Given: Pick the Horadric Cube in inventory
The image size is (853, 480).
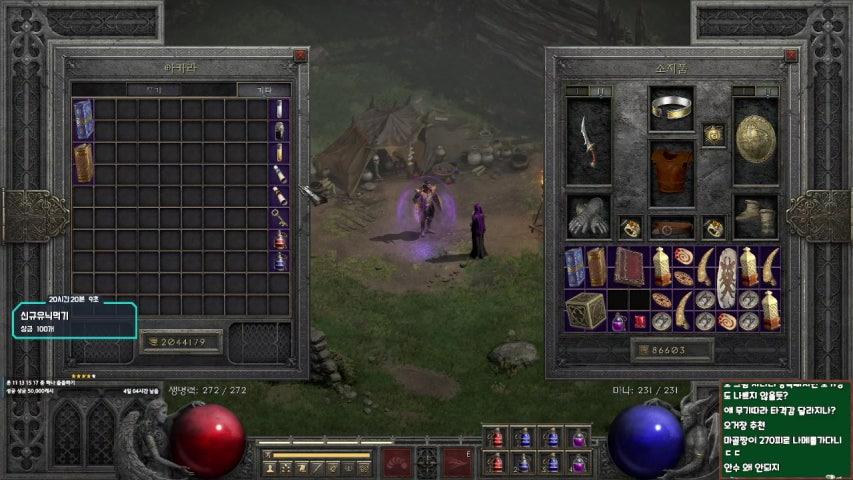Looking at the screenshot, I should click(585, 311).
